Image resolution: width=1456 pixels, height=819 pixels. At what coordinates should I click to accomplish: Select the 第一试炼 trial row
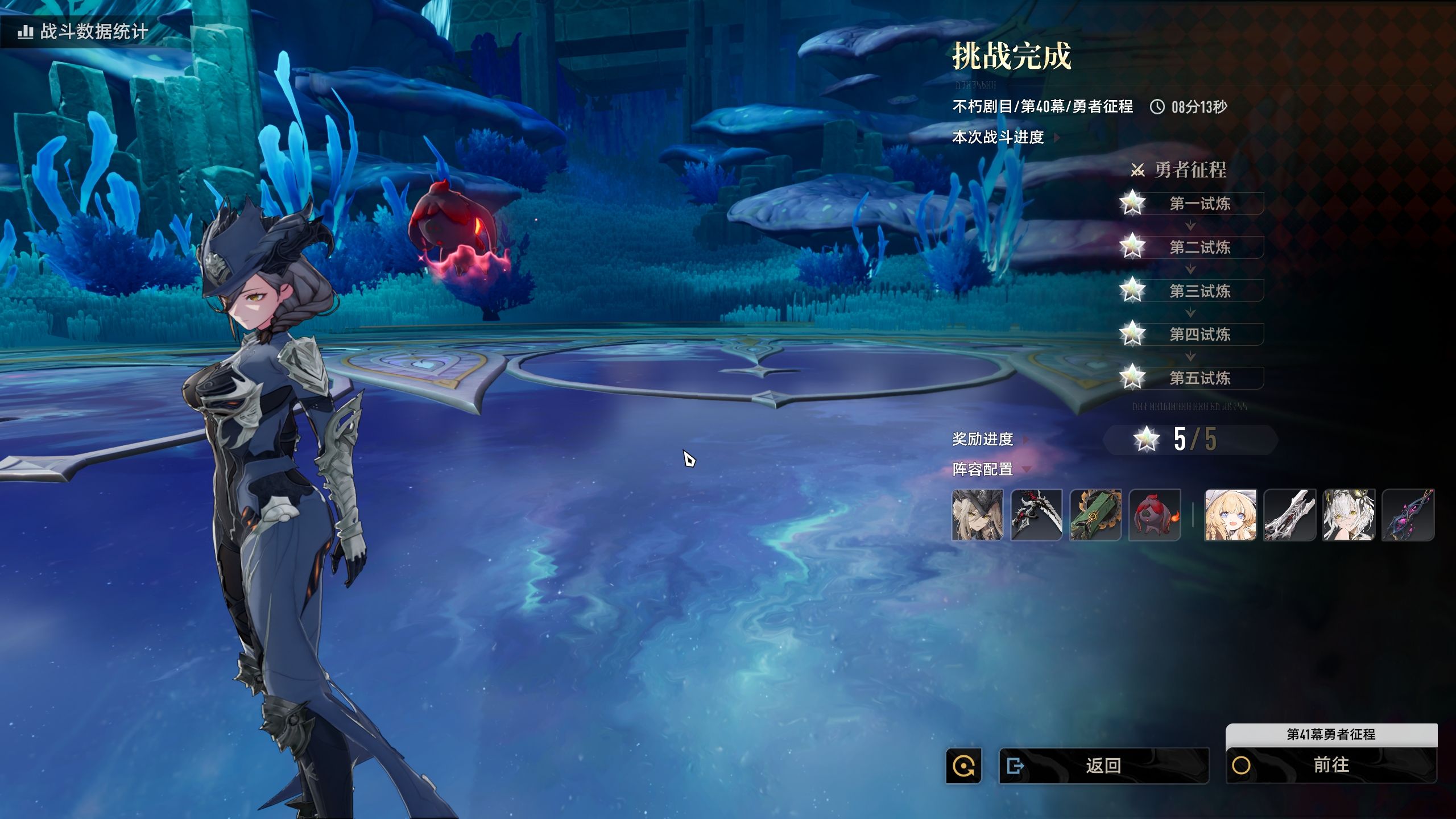[x=1199, y=204]
